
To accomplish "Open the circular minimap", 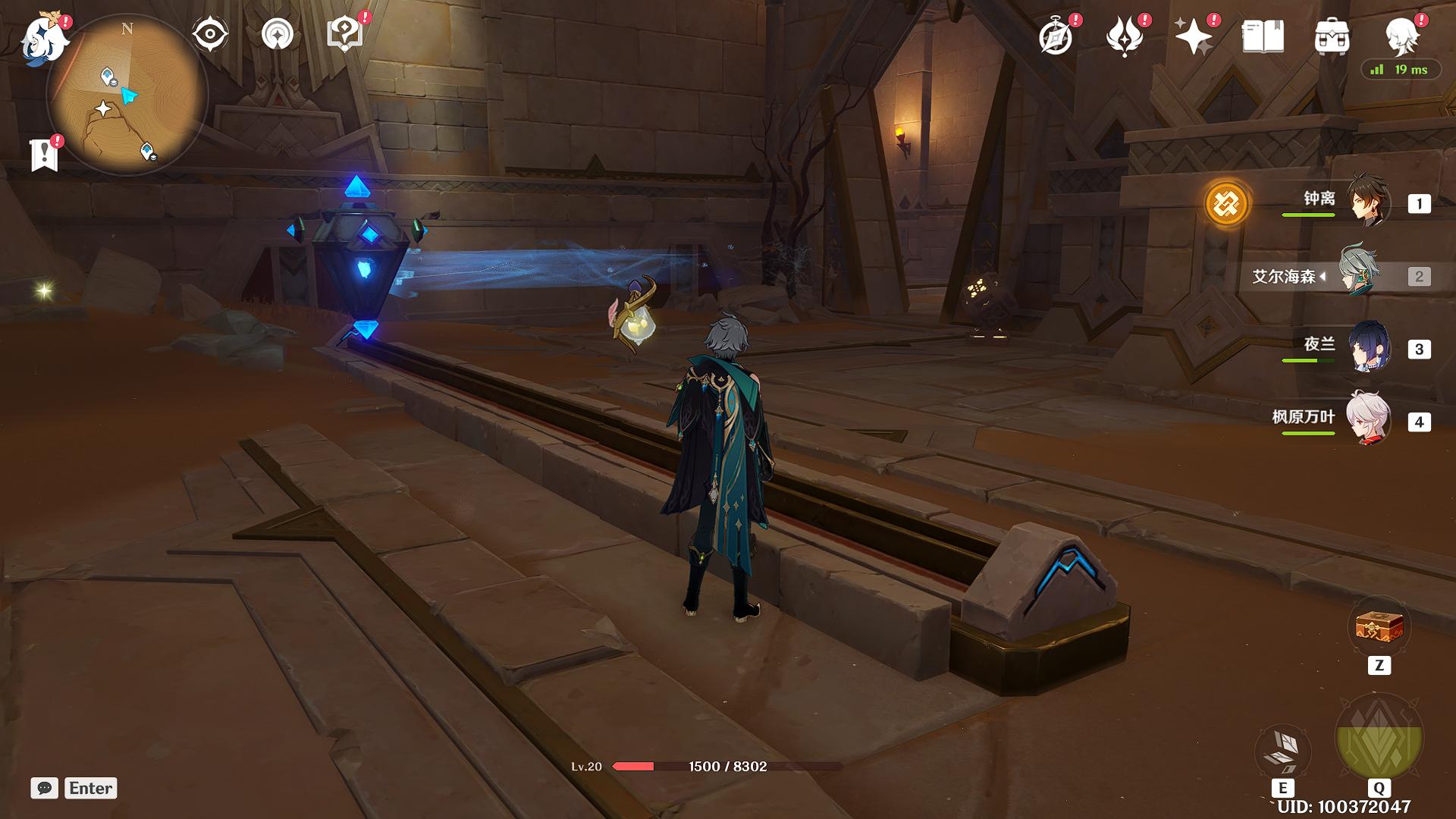I will pos(127,95).
